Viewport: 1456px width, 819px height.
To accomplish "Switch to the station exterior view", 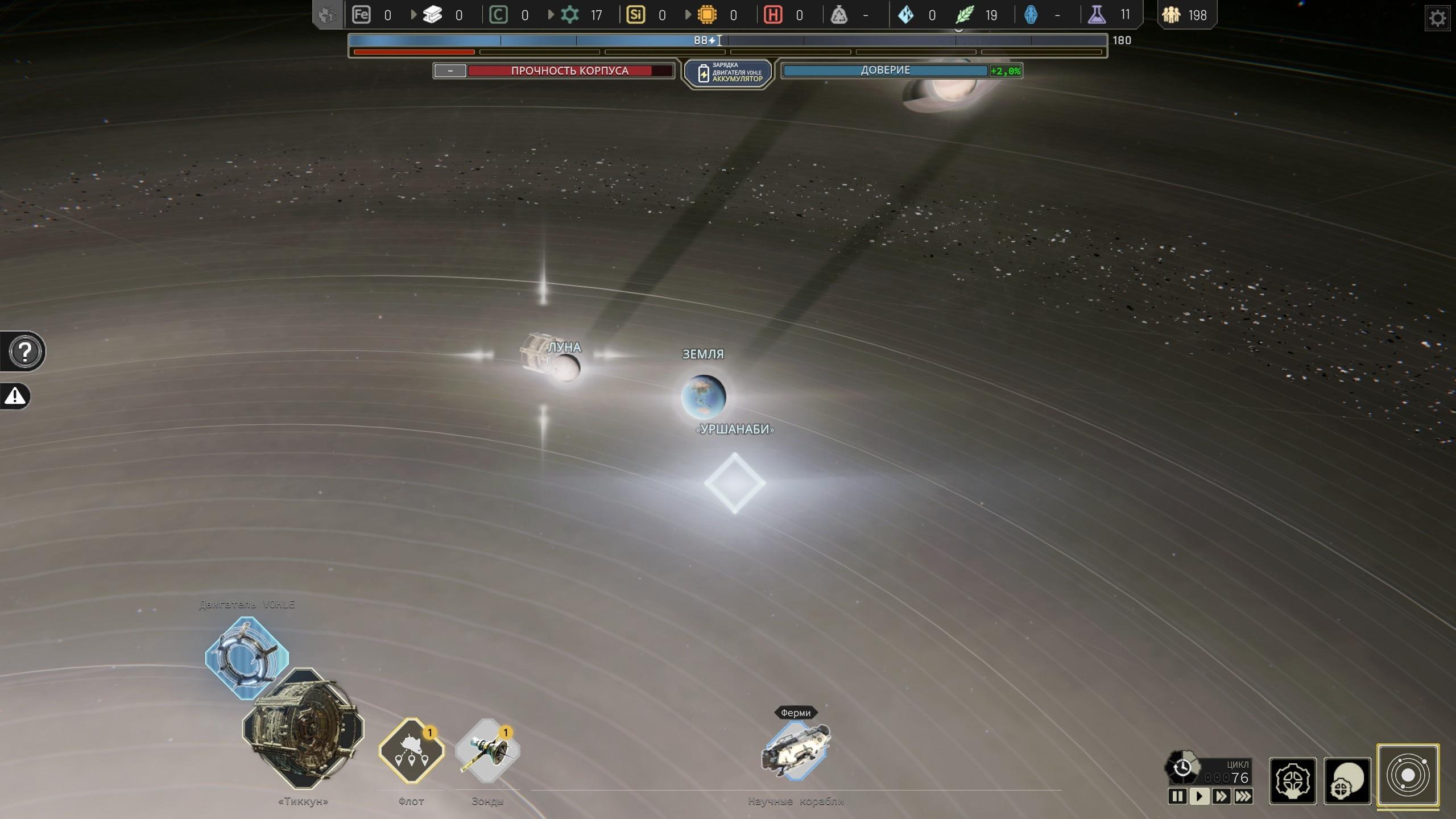I will point(1347,781).
